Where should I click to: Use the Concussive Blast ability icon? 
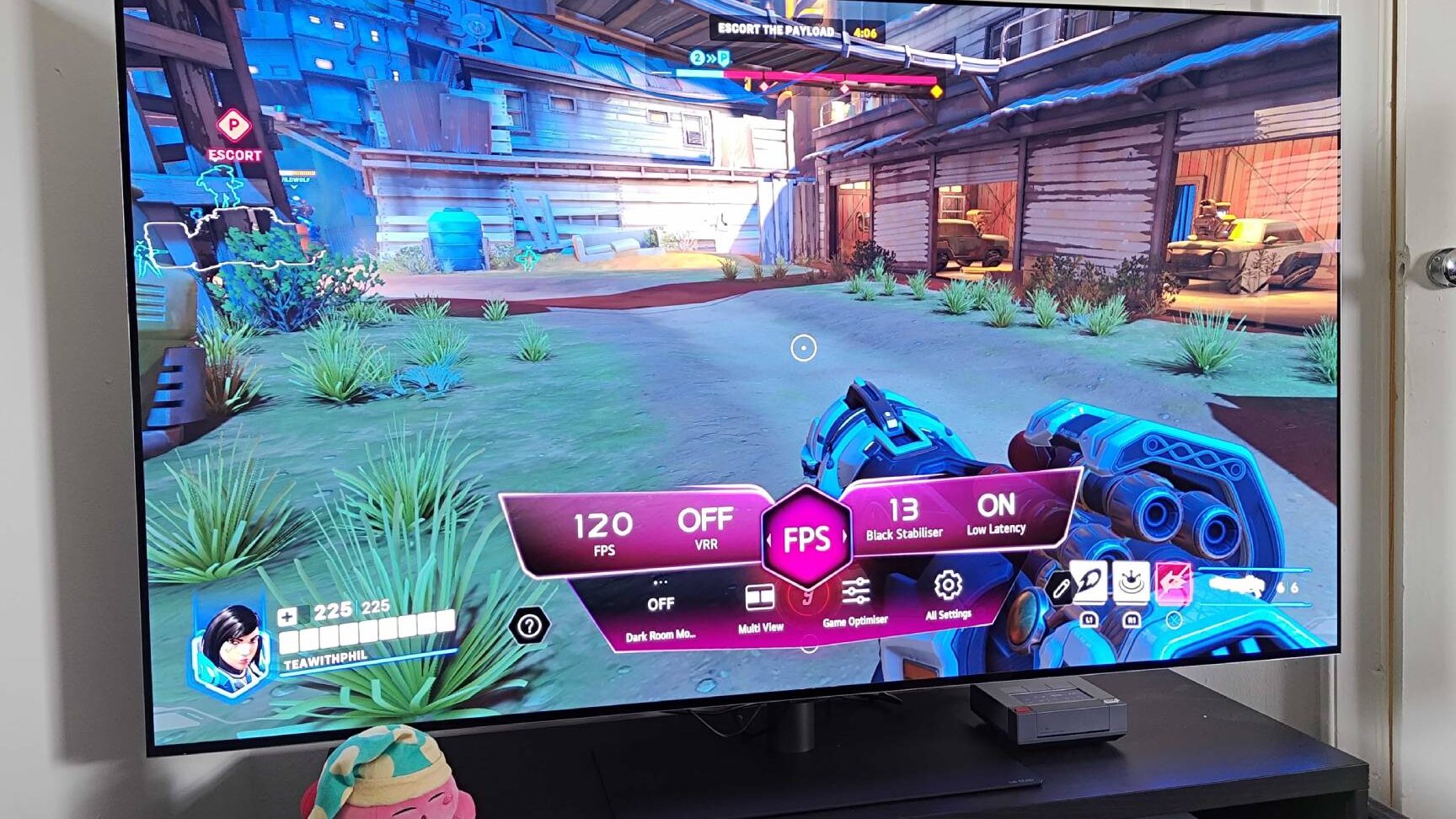tap(1132, 581)
